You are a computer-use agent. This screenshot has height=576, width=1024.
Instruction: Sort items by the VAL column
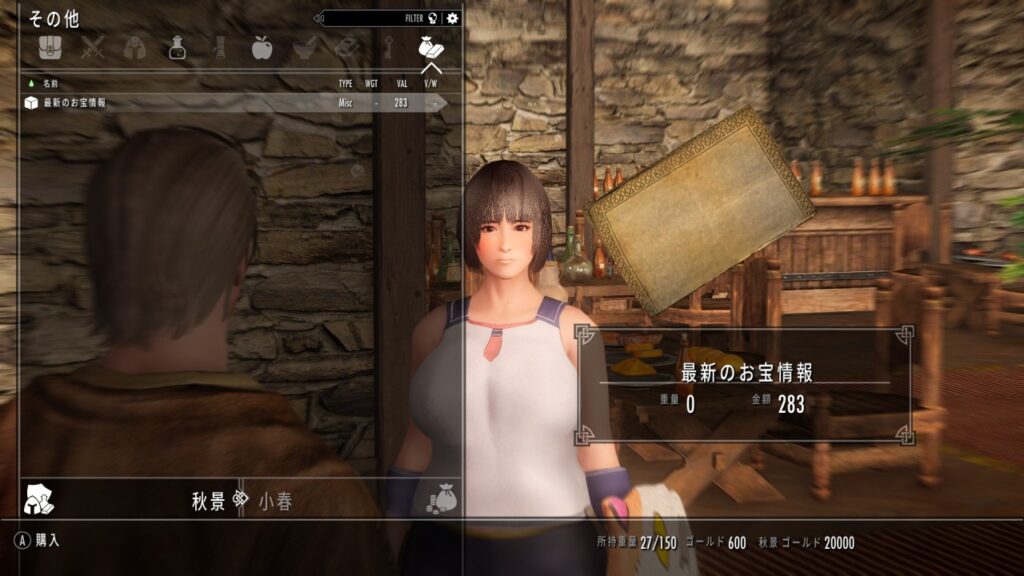[x=400, y=83]
